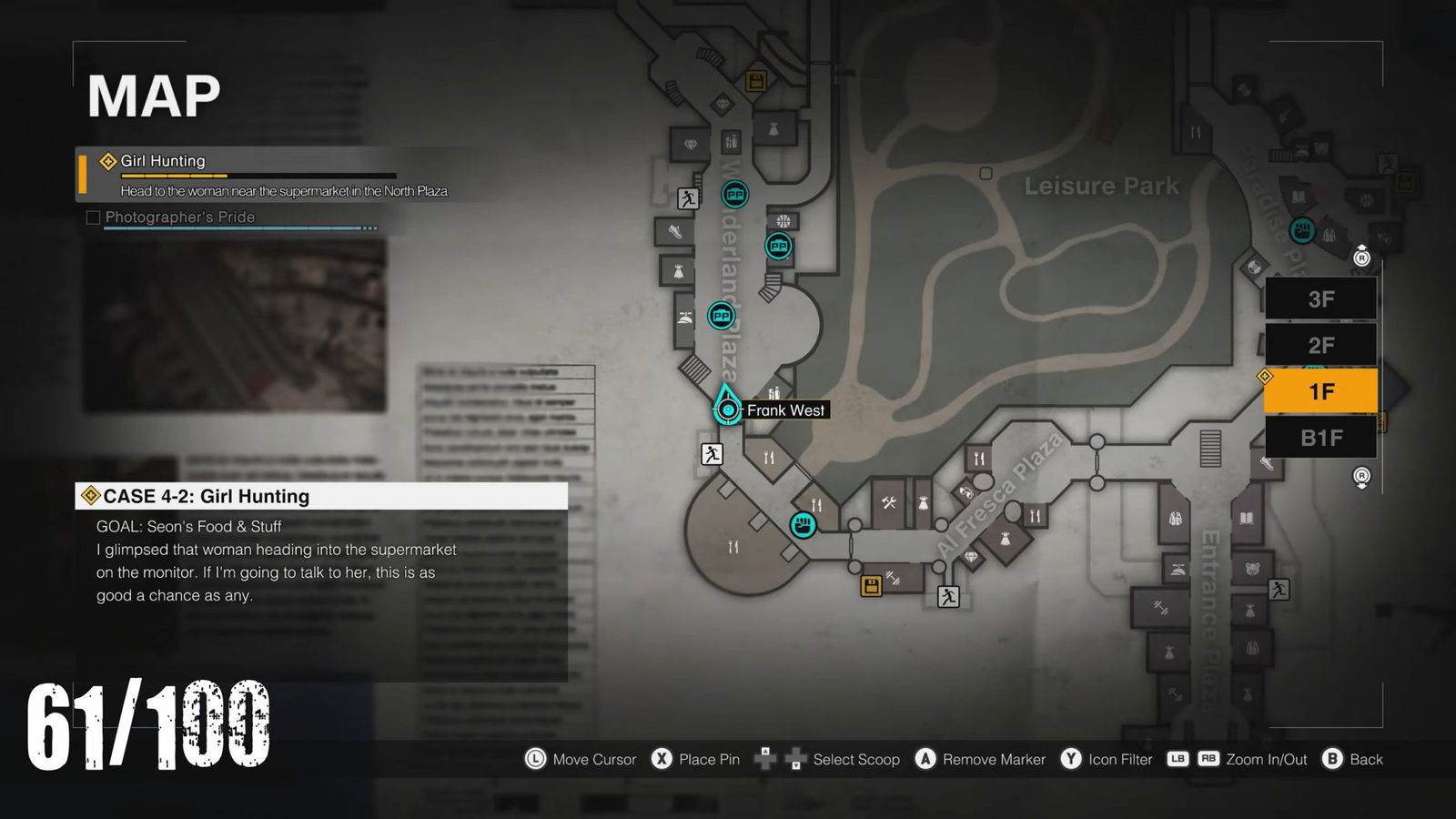Viewport: 1456px width, 819px height.
Task: Toggle the Photographer's Pride scoop checkbox
Action: tap(93, 217)
